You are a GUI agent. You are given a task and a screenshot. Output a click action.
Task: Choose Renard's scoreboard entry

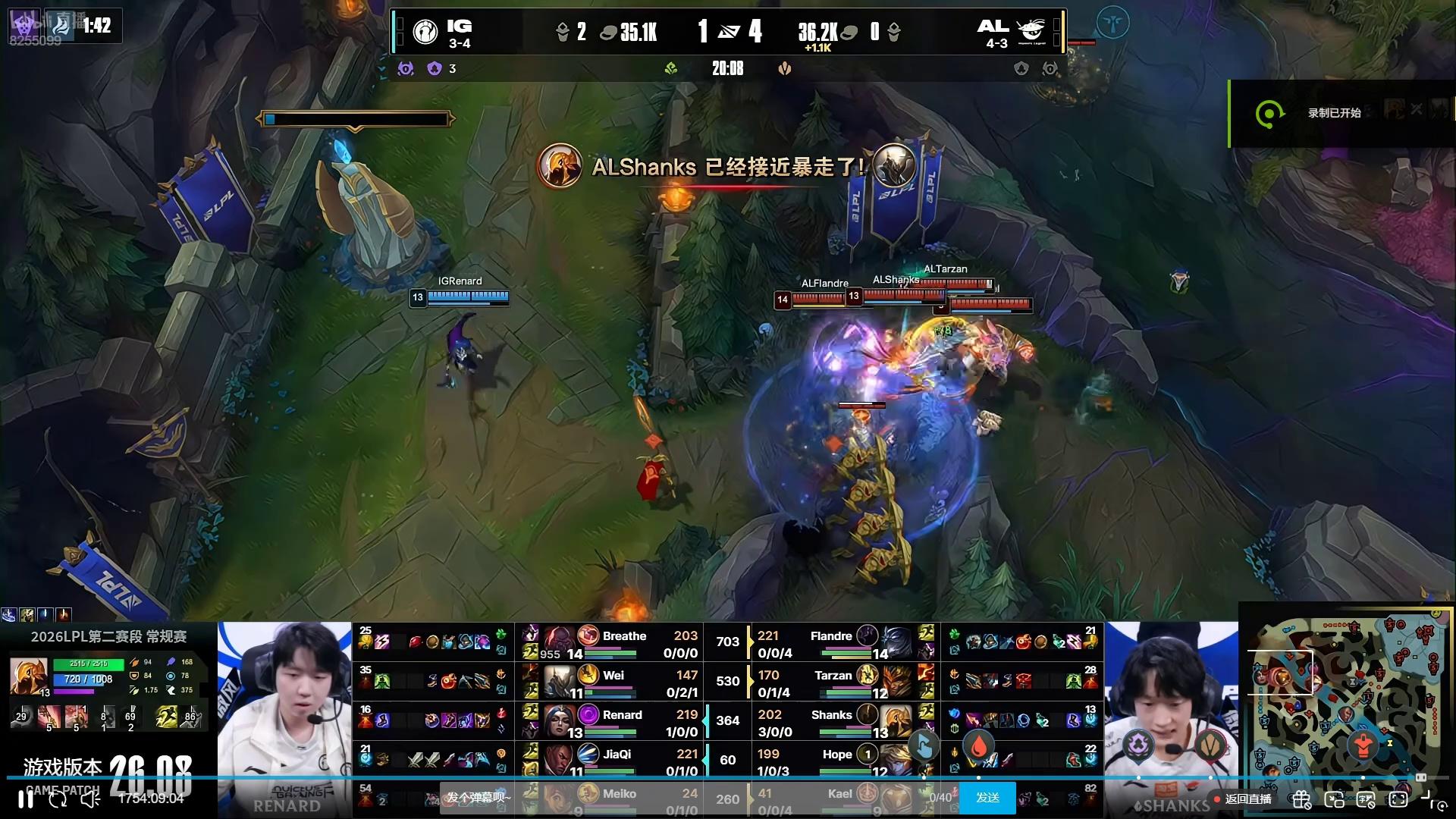click(622, 722)
